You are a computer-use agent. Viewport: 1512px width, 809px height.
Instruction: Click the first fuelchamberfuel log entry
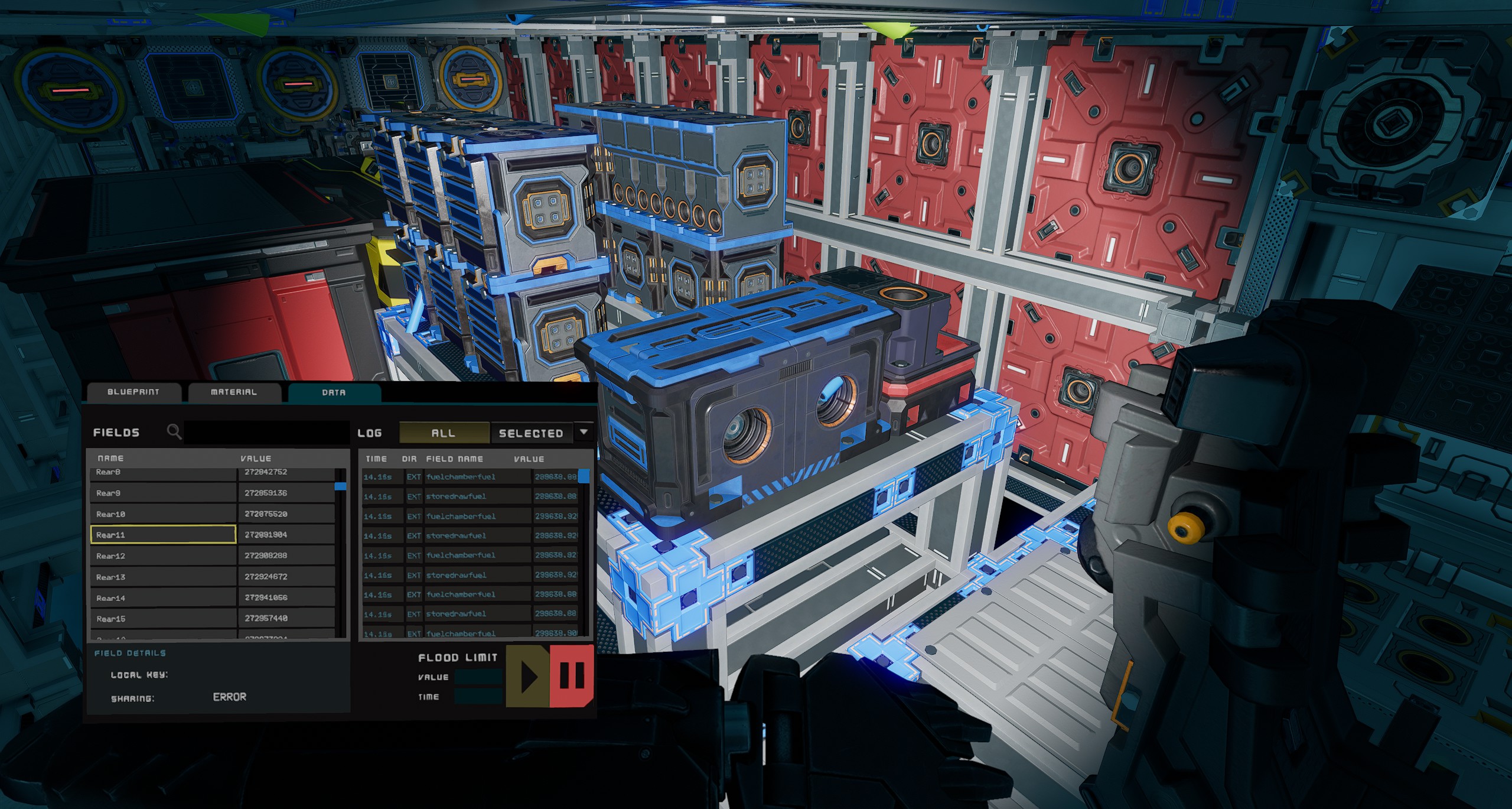[461, 477]
